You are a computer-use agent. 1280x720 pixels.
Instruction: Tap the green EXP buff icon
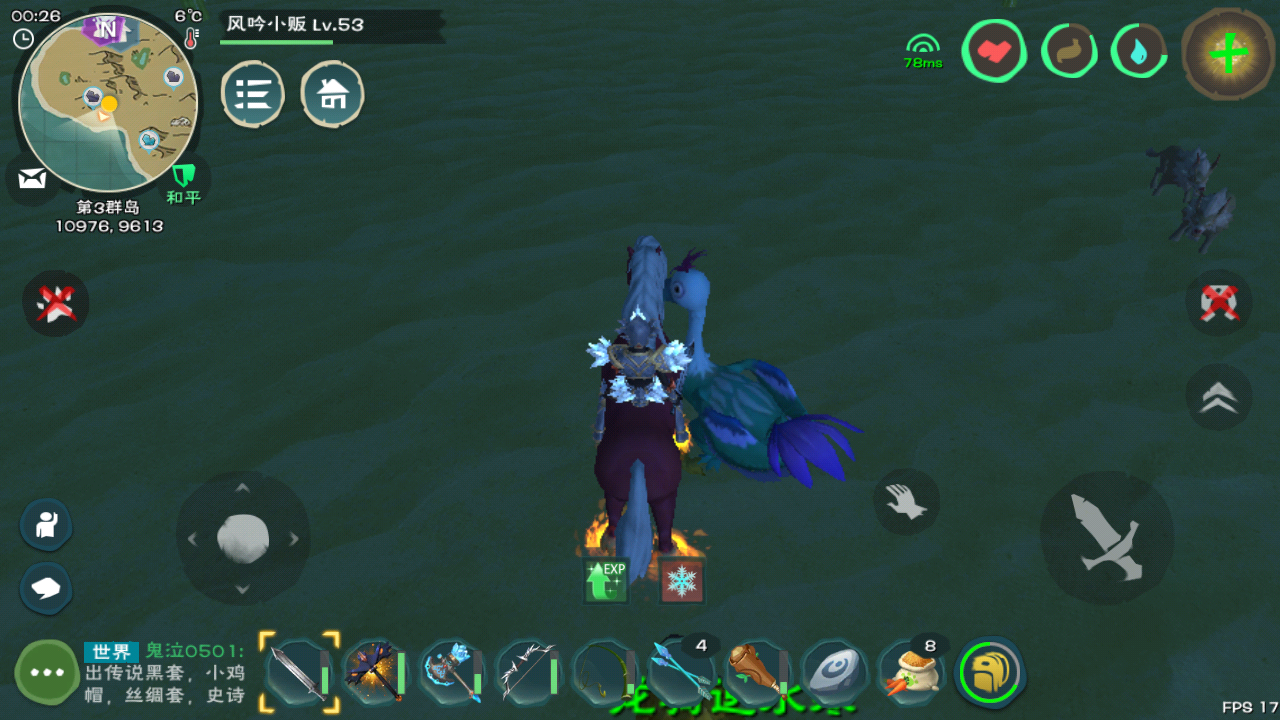tap(606, 581)
